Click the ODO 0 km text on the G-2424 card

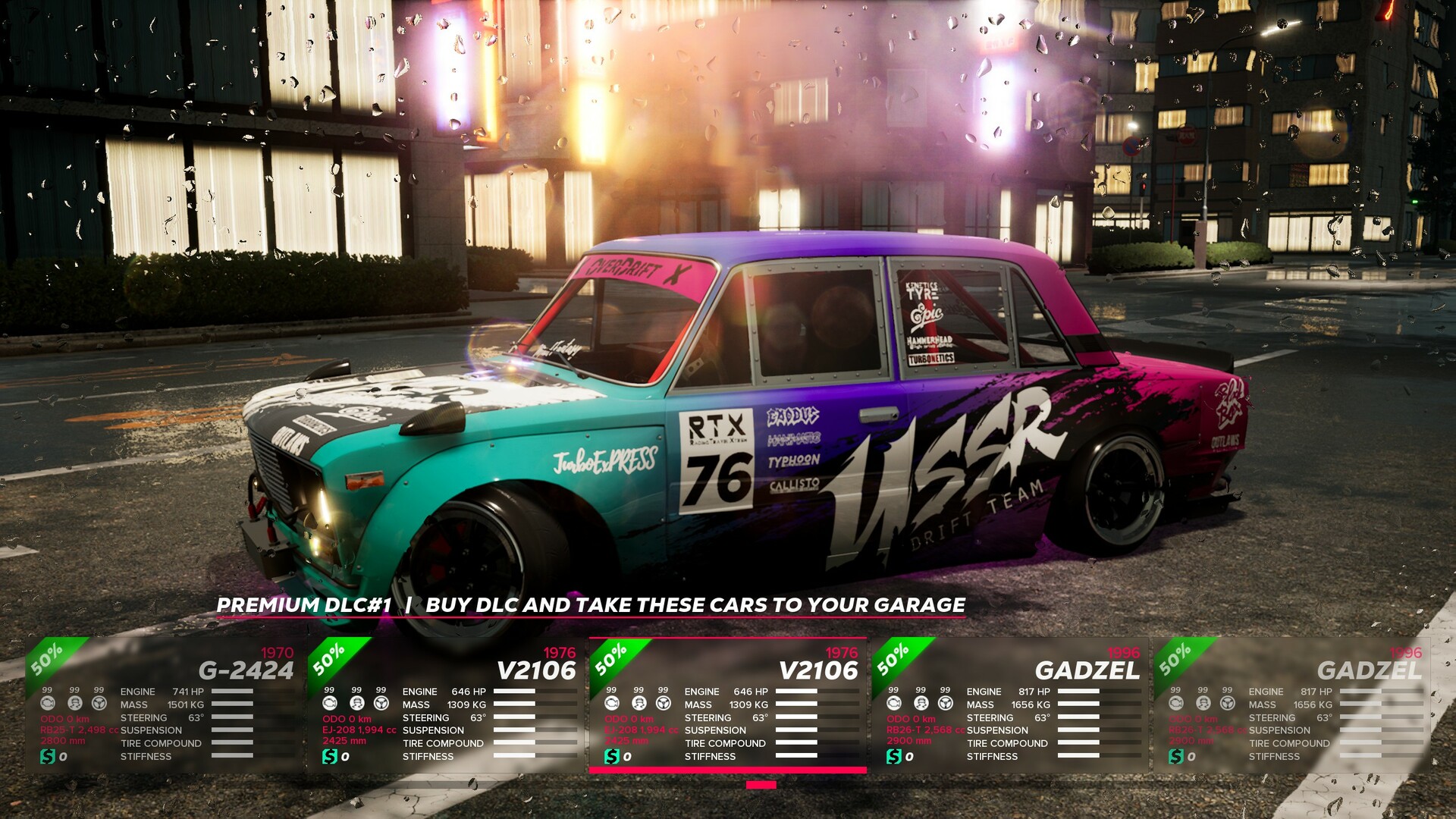pyautogui.click(x=64, y=719)
